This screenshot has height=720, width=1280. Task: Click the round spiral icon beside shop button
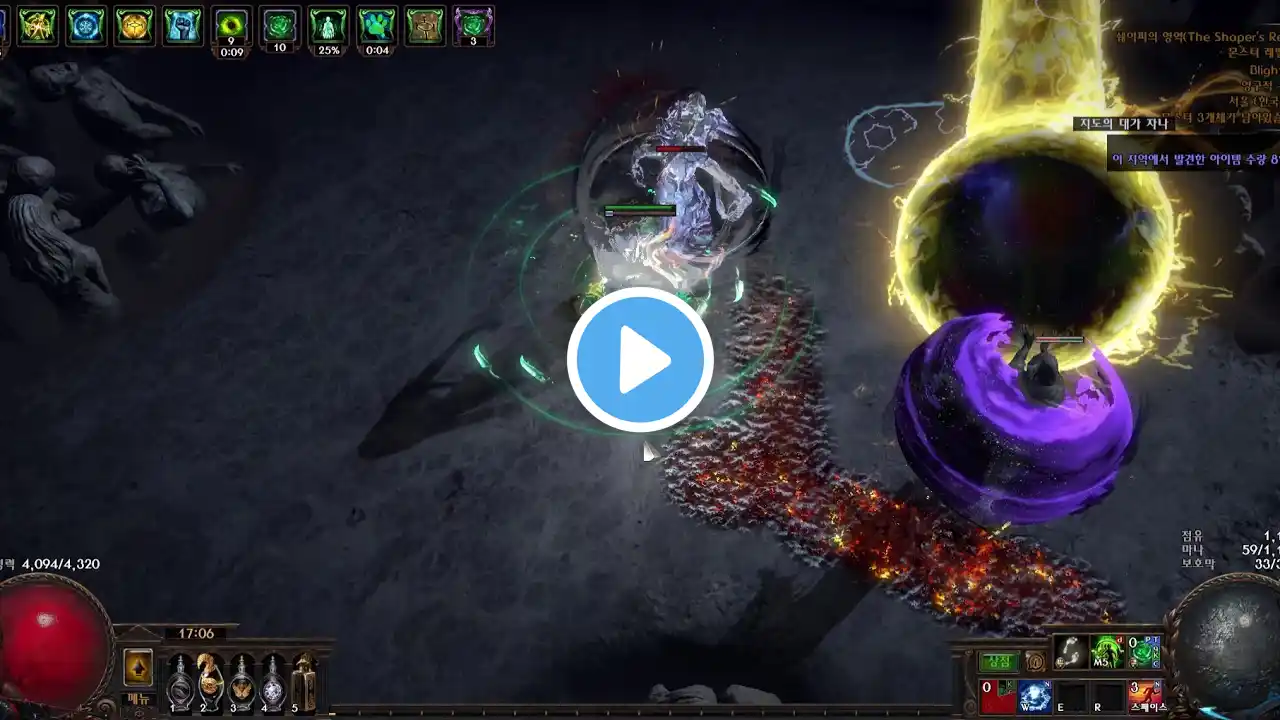click(1036, 662)
